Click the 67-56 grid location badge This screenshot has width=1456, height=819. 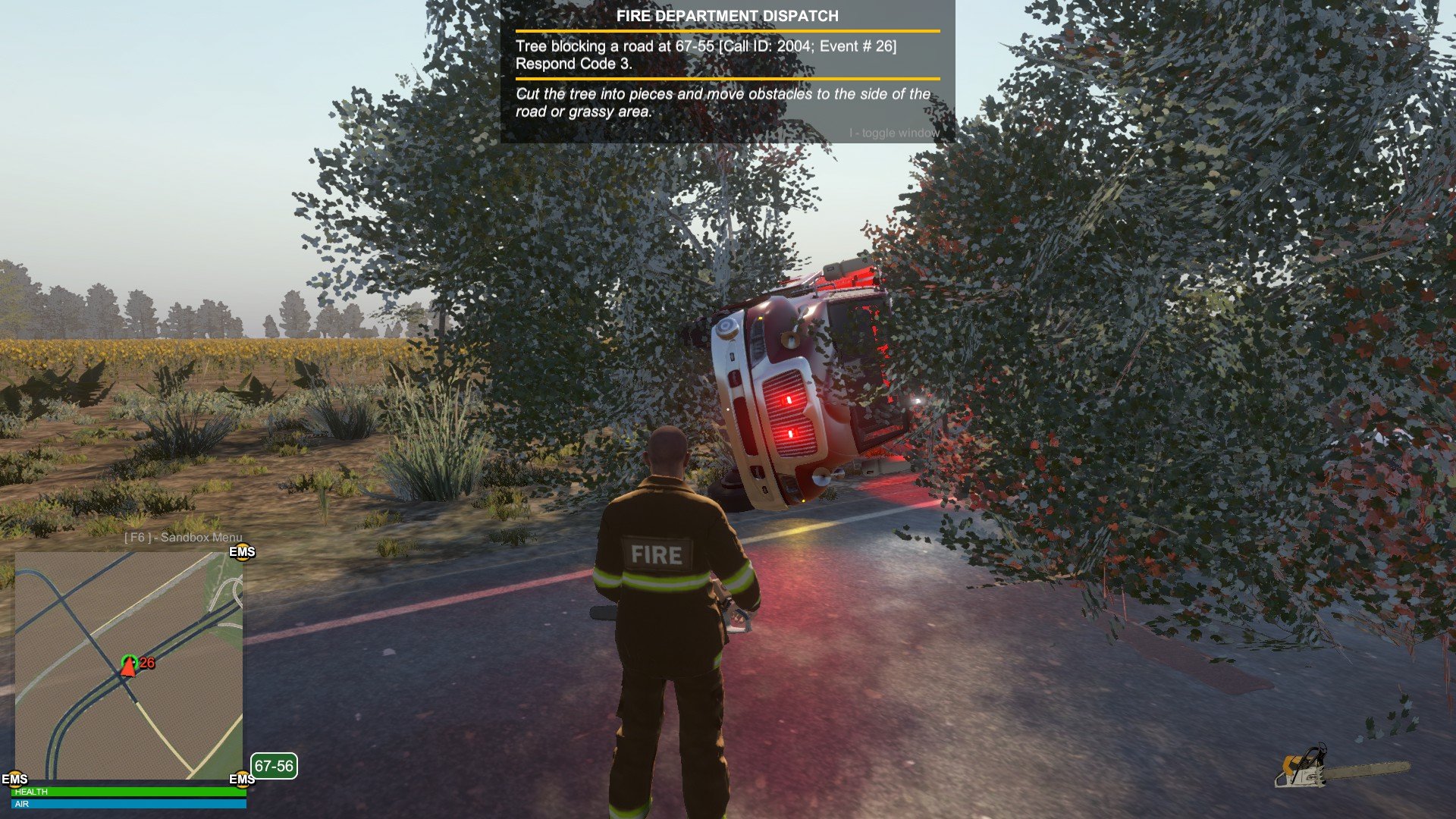(274, 766)
